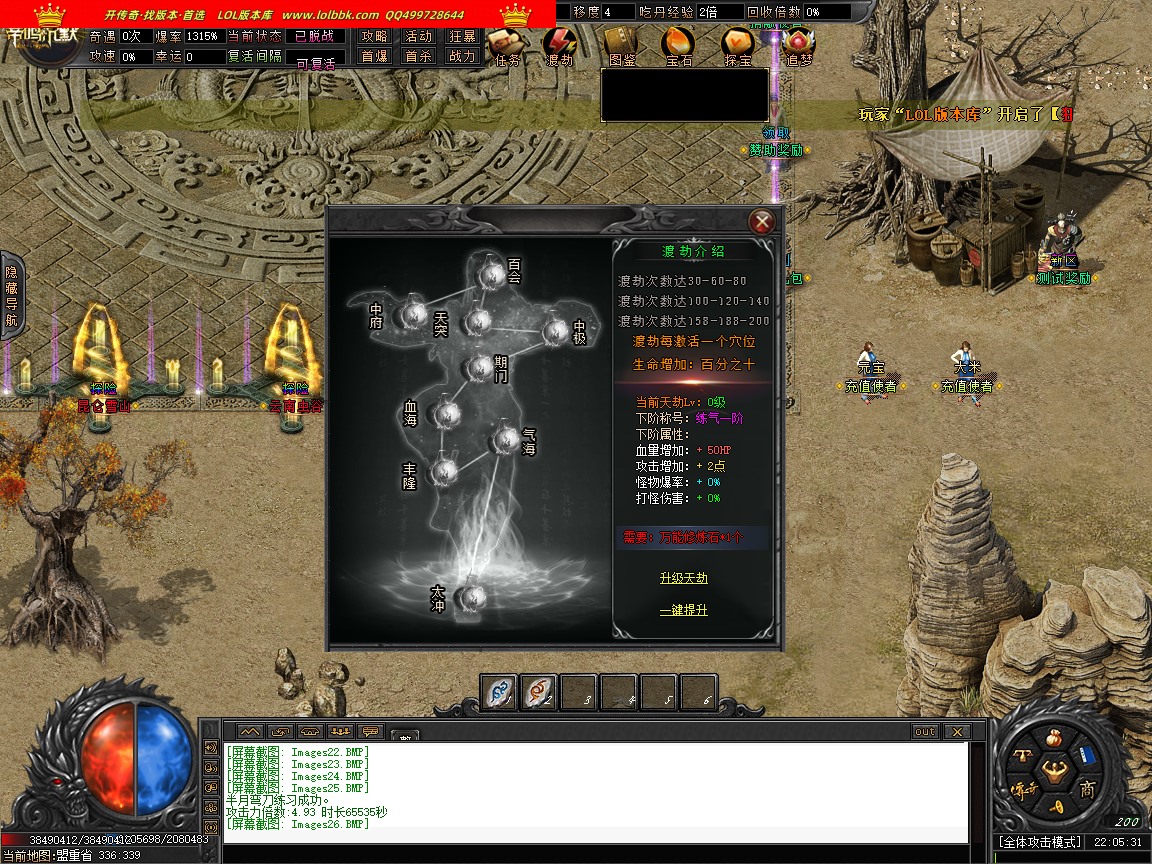Click the 一键提升 one-click upgrade link
Screen dimensions: 1152x864
pyautogui.click(x=684, y=609)
